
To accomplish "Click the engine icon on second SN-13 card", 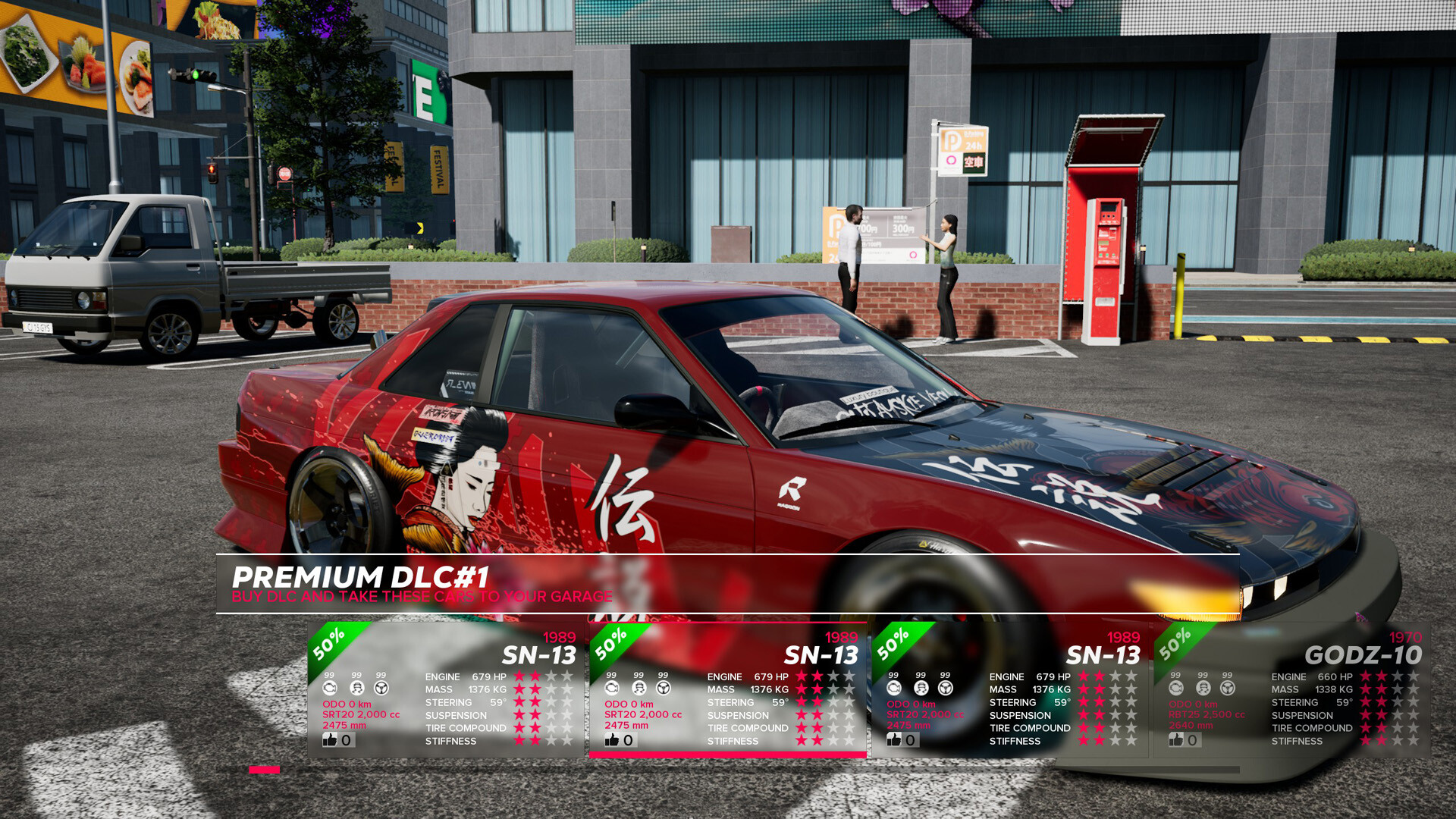I will click(x=611, y=687).
